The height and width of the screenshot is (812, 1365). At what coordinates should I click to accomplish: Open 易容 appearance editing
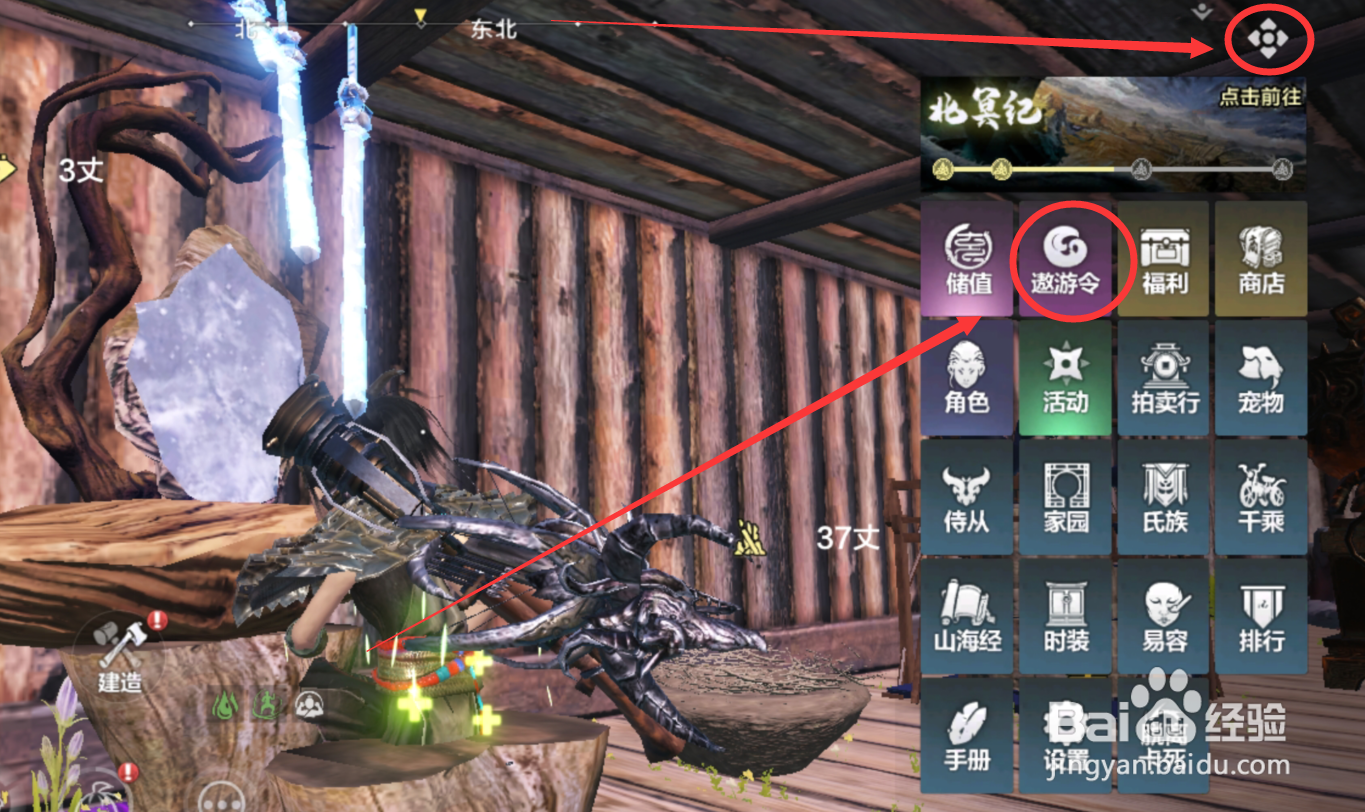pos(1164,616)
